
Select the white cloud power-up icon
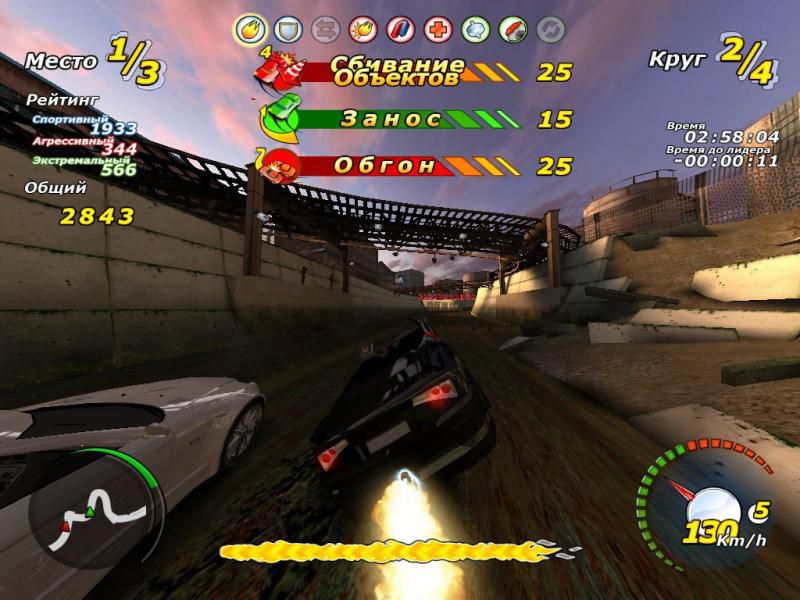pyautogui.click(x=475, y=28)
